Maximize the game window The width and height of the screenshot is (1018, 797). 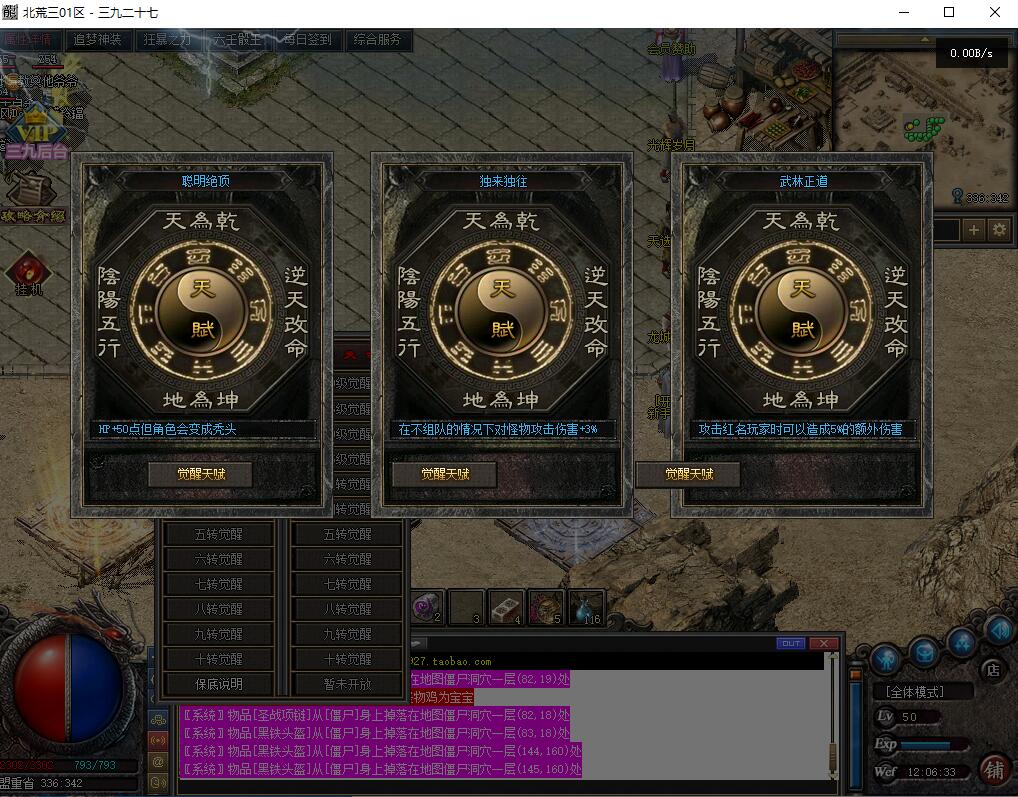[949, 13]
